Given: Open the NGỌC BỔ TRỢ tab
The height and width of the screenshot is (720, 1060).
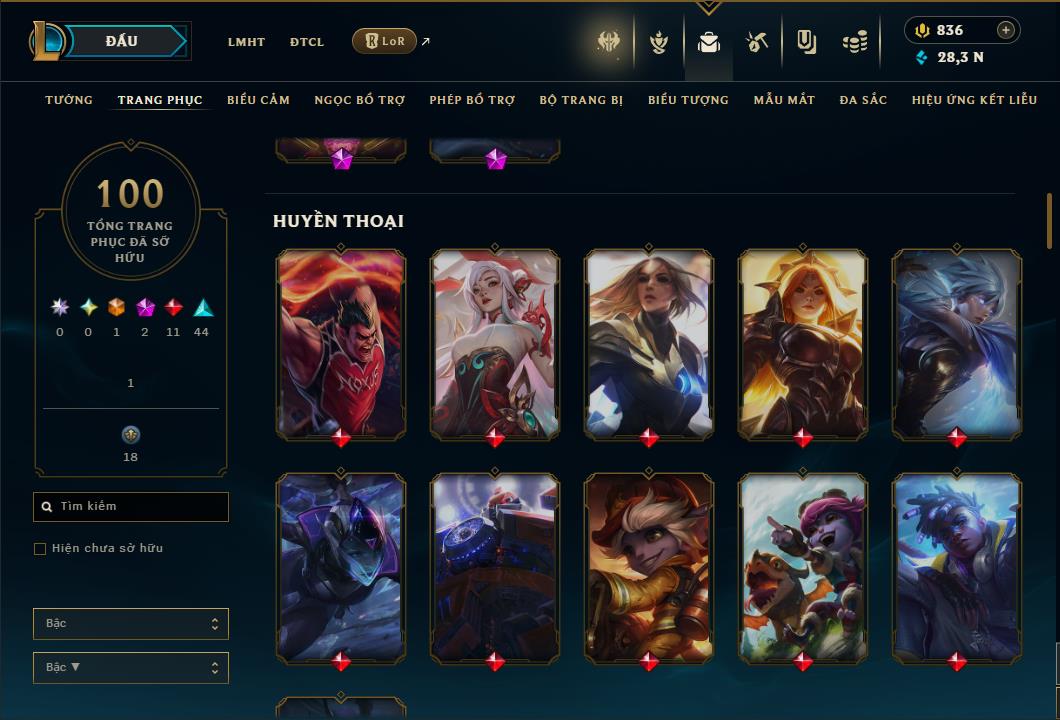Looking at the screenshot, I should click(359, 100).
